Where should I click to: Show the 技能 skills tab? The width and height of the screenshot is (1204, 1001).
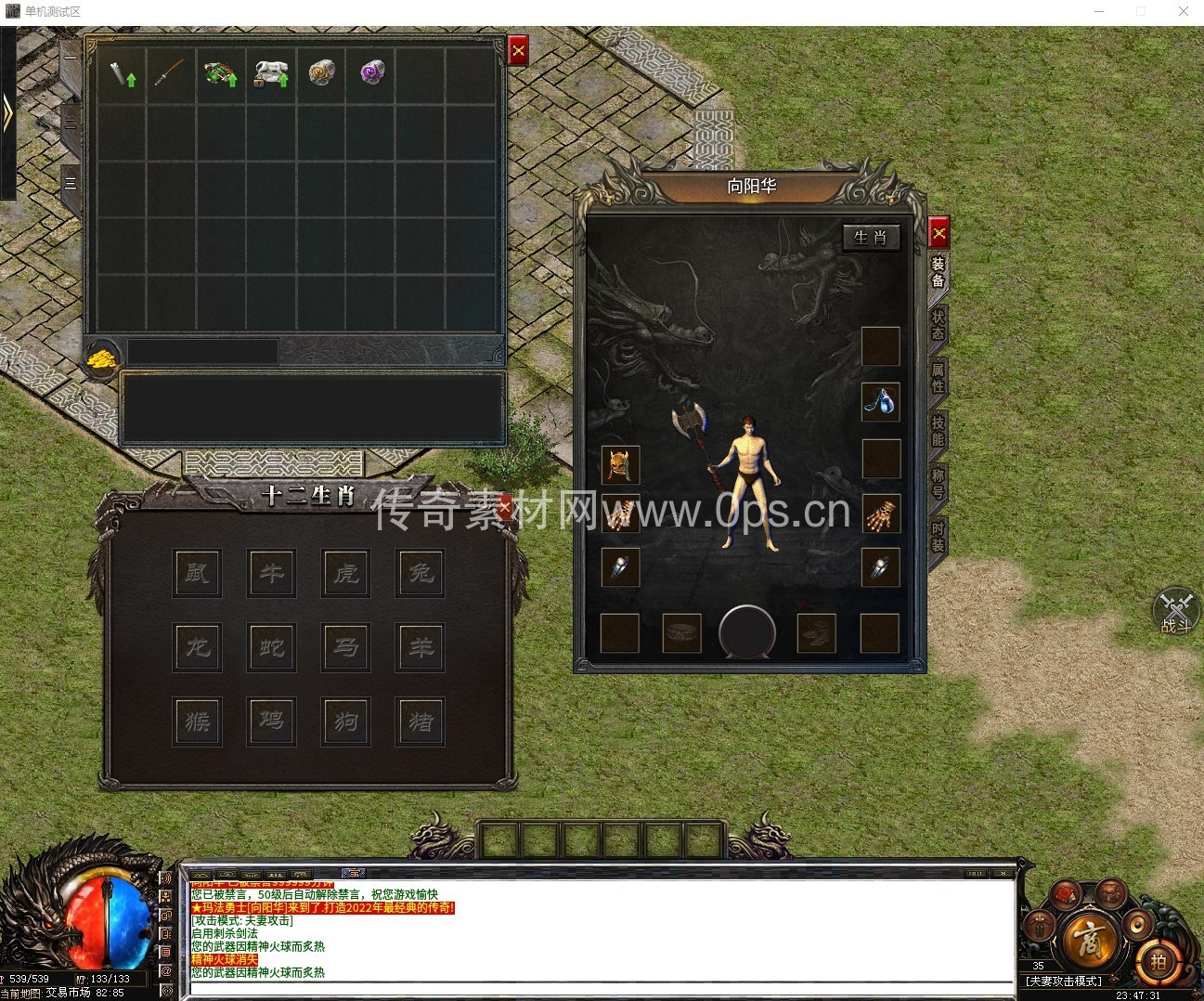point(938,431)
